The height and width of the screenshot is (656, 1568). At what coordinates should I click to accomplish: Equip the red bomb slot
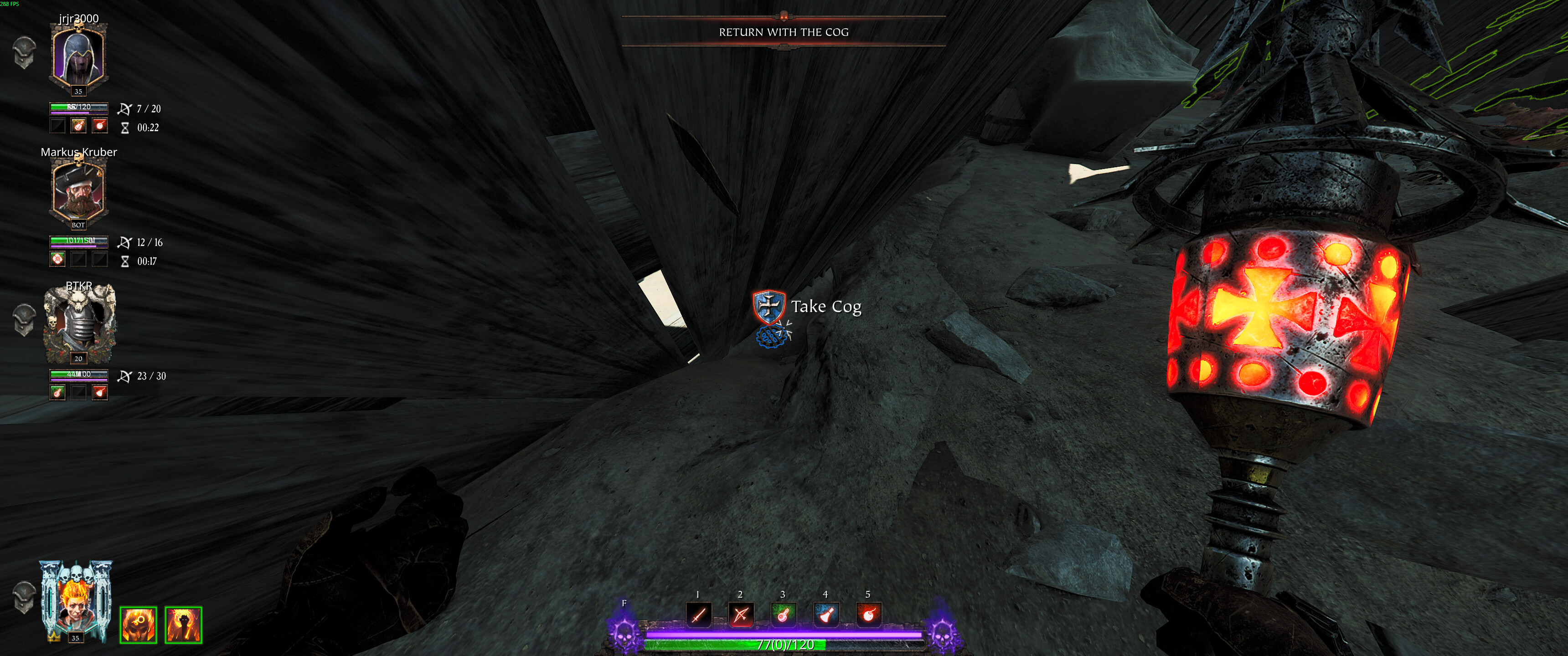(x=869, y=615)
